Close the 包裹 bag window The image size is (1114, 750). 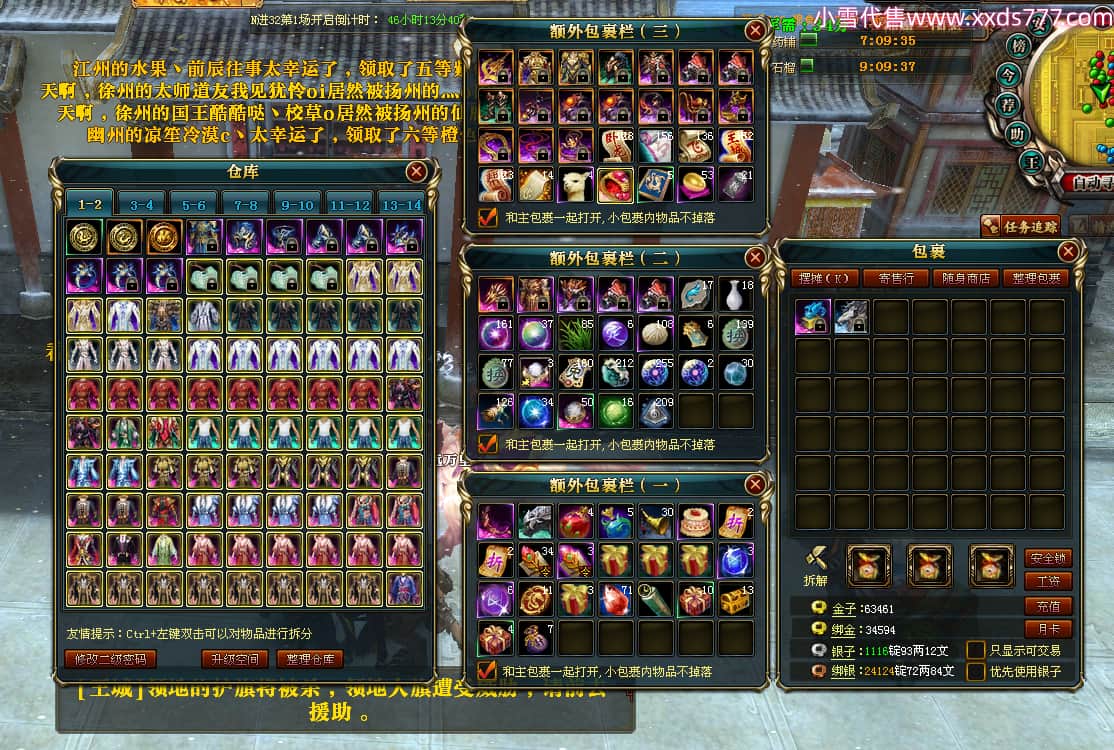point(1068,252)
